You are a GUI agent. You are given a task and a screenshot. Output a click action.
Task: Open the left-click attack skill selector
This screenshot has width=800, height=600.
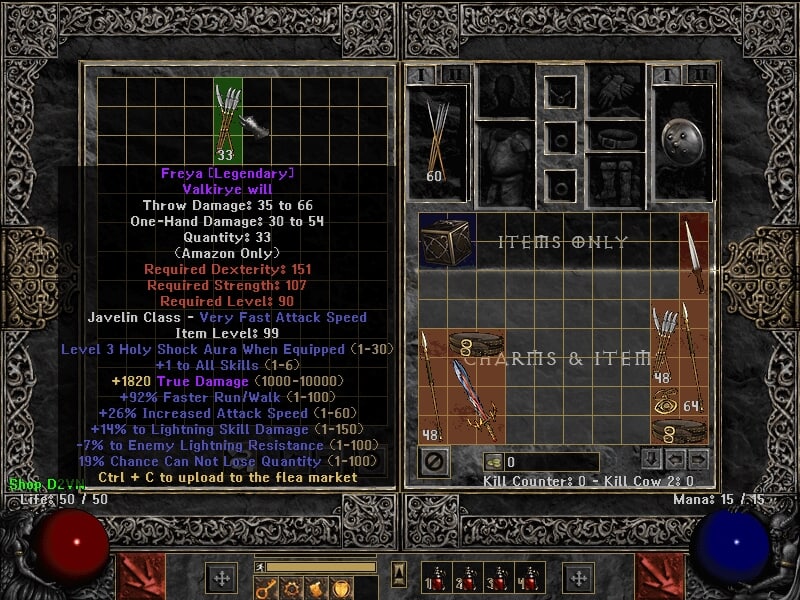point(138,578)
